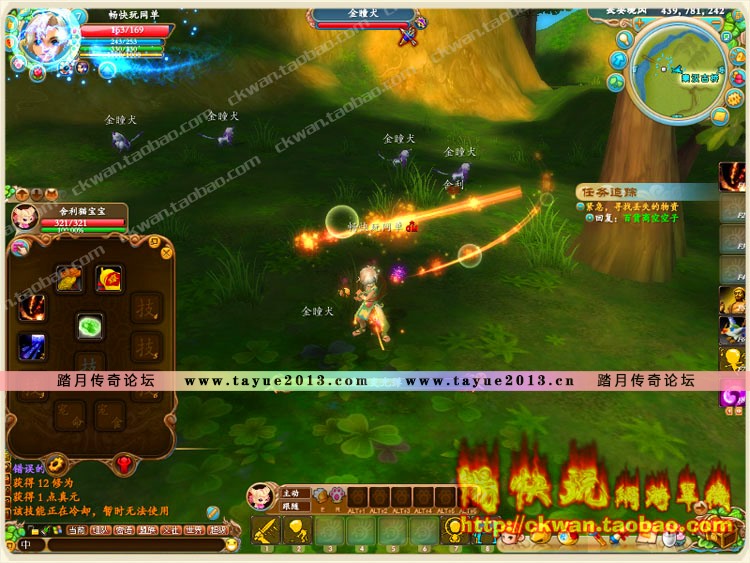750x563 pixels.
Task: Use the fire slash pet skill
Action: coord(31,306)
